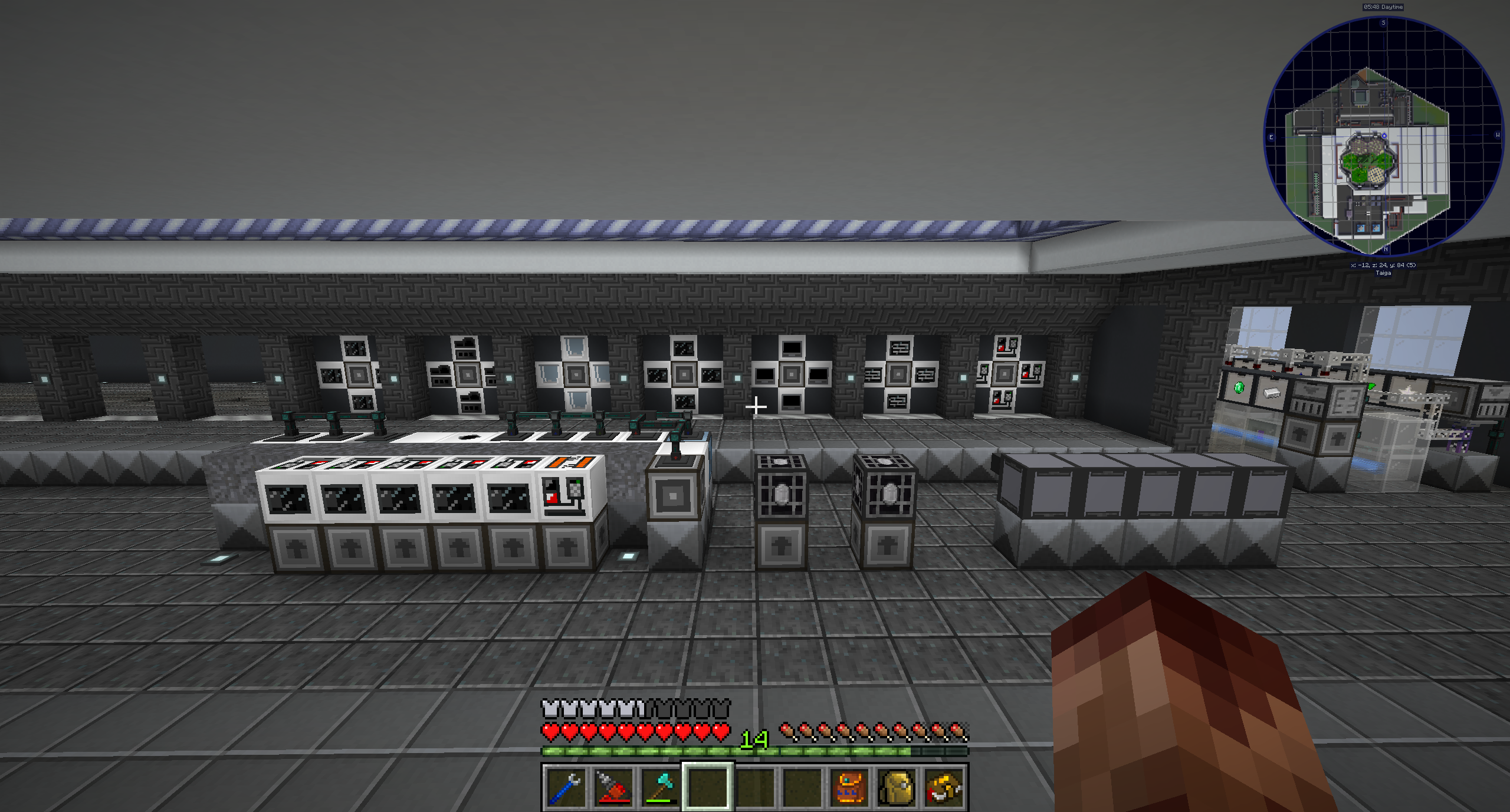Select the highlighted empty hotbar slot
Viewport: 1510px width, 812px height.
pos(708,788)
